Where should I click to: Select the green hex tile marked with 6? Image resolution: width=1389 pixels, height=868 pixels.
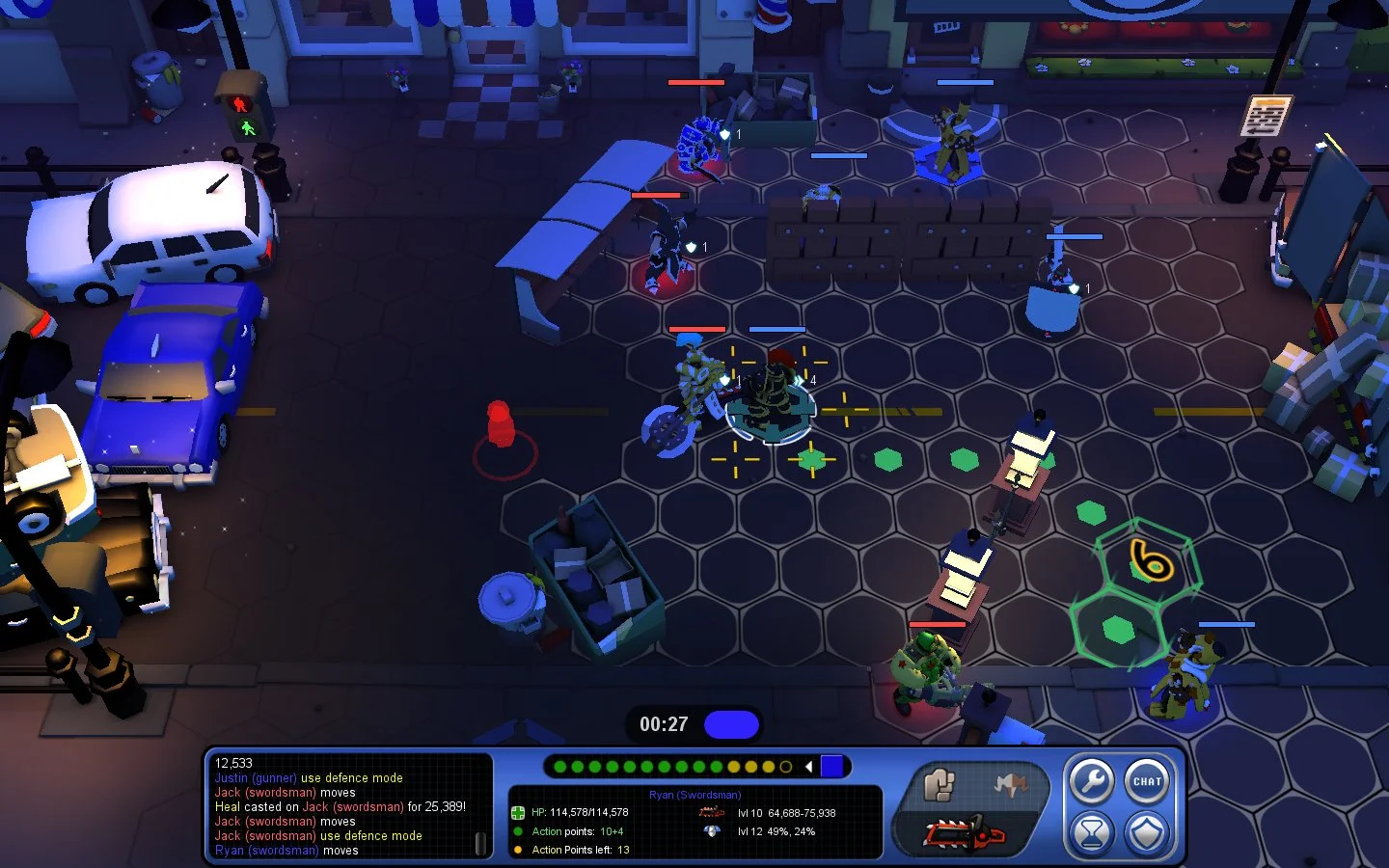pos(1150,561)
